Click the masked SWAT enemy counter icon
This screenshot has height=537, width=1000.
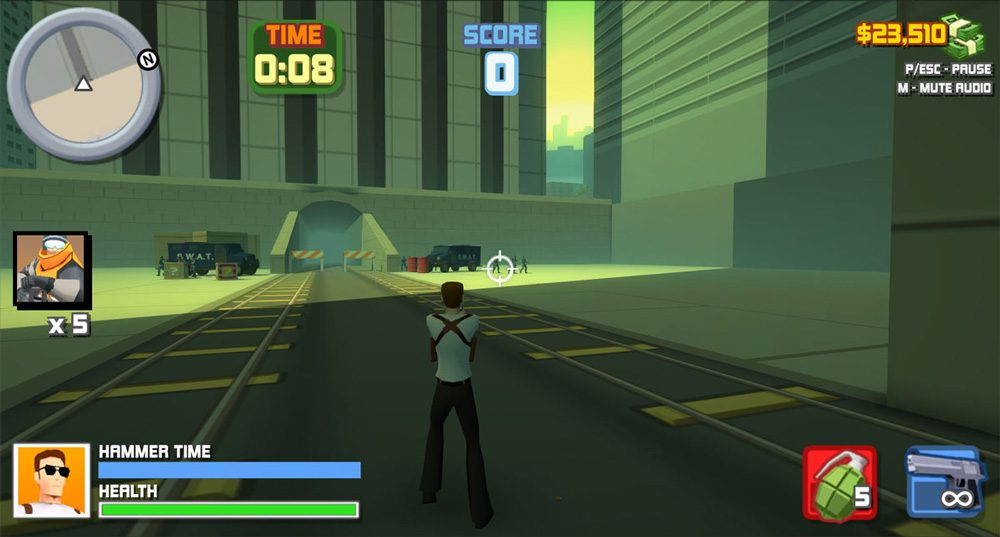[50, 268]
